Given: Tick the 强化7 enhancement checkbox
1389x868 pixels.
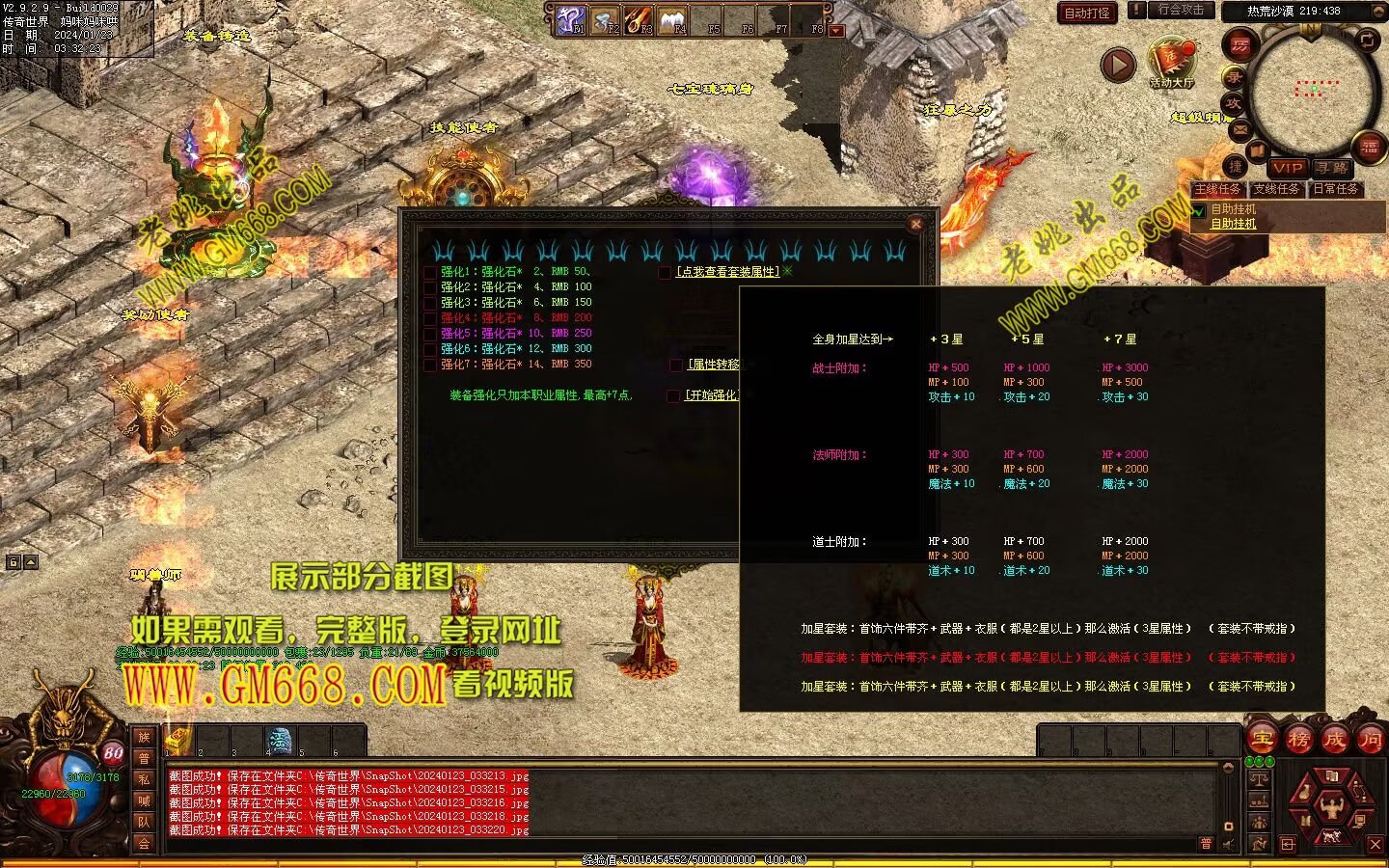Looking at the screenshot, I should tap(430, 365).
